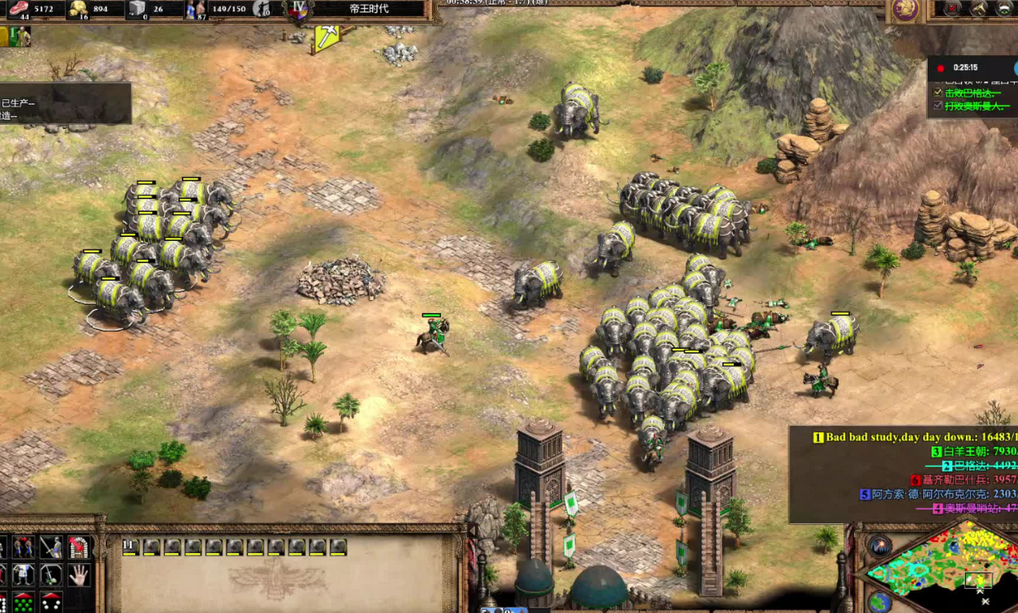Image resolution: width=1018 pixels, height=613 pixels.
Task: Pick the elephant portrait numbered 11
Action: [338, 547]
